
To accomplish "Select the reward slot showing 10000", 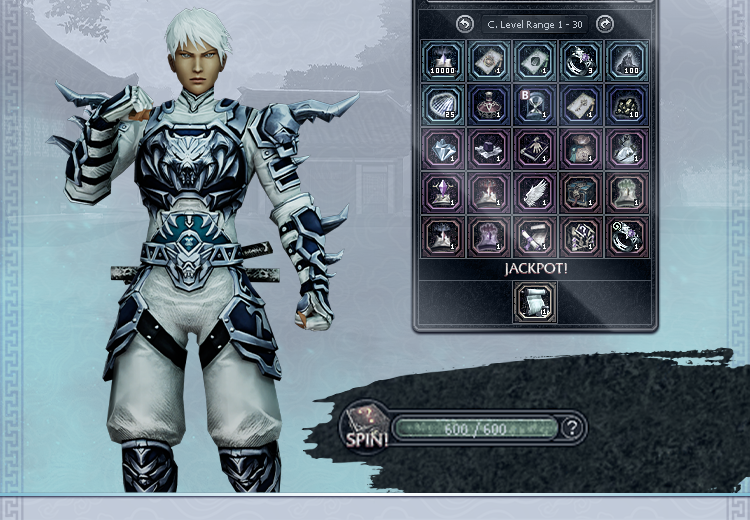I will [x=441, y=61].
